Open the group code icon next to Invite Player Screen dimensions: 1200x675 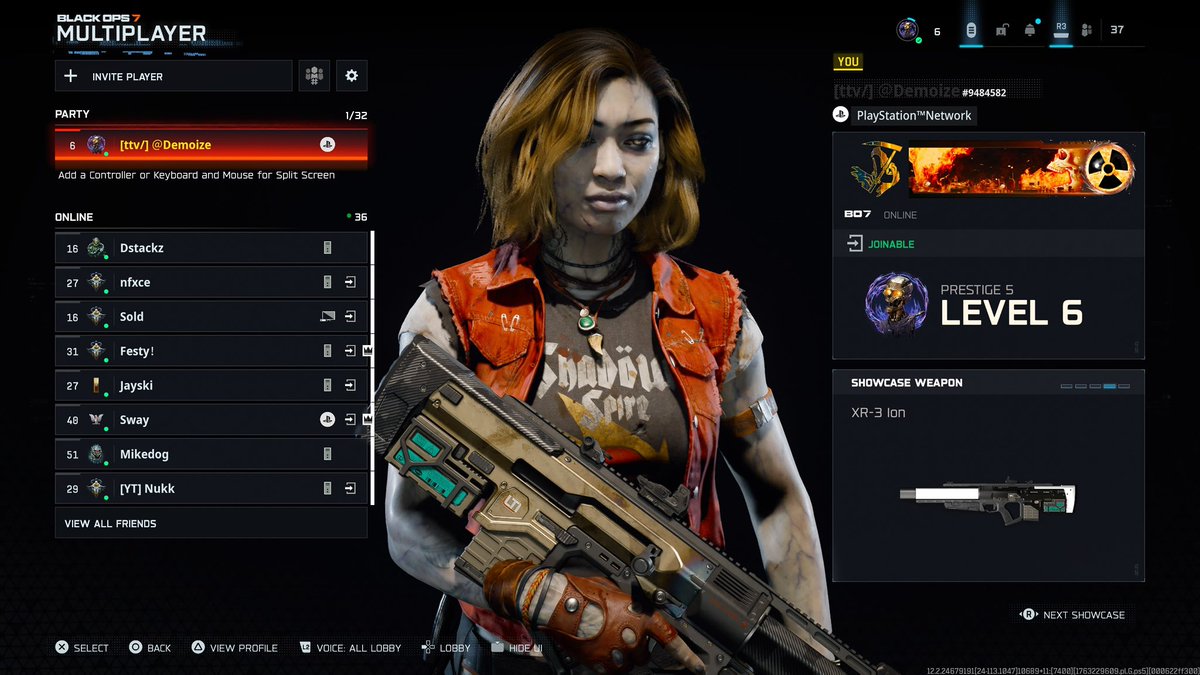point(315,76)
